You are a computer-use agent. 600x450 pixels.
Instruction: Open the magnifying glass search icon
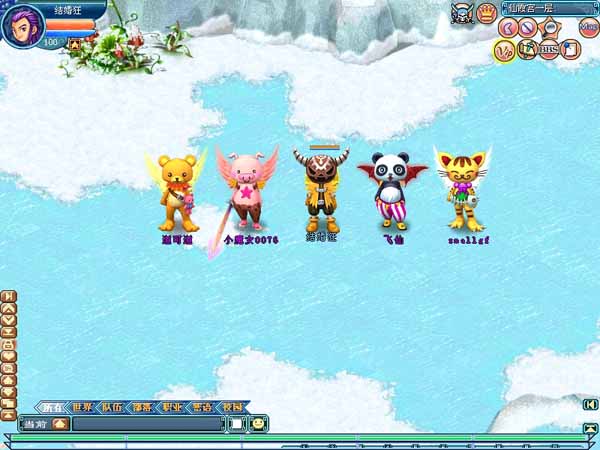coord(549,29)
